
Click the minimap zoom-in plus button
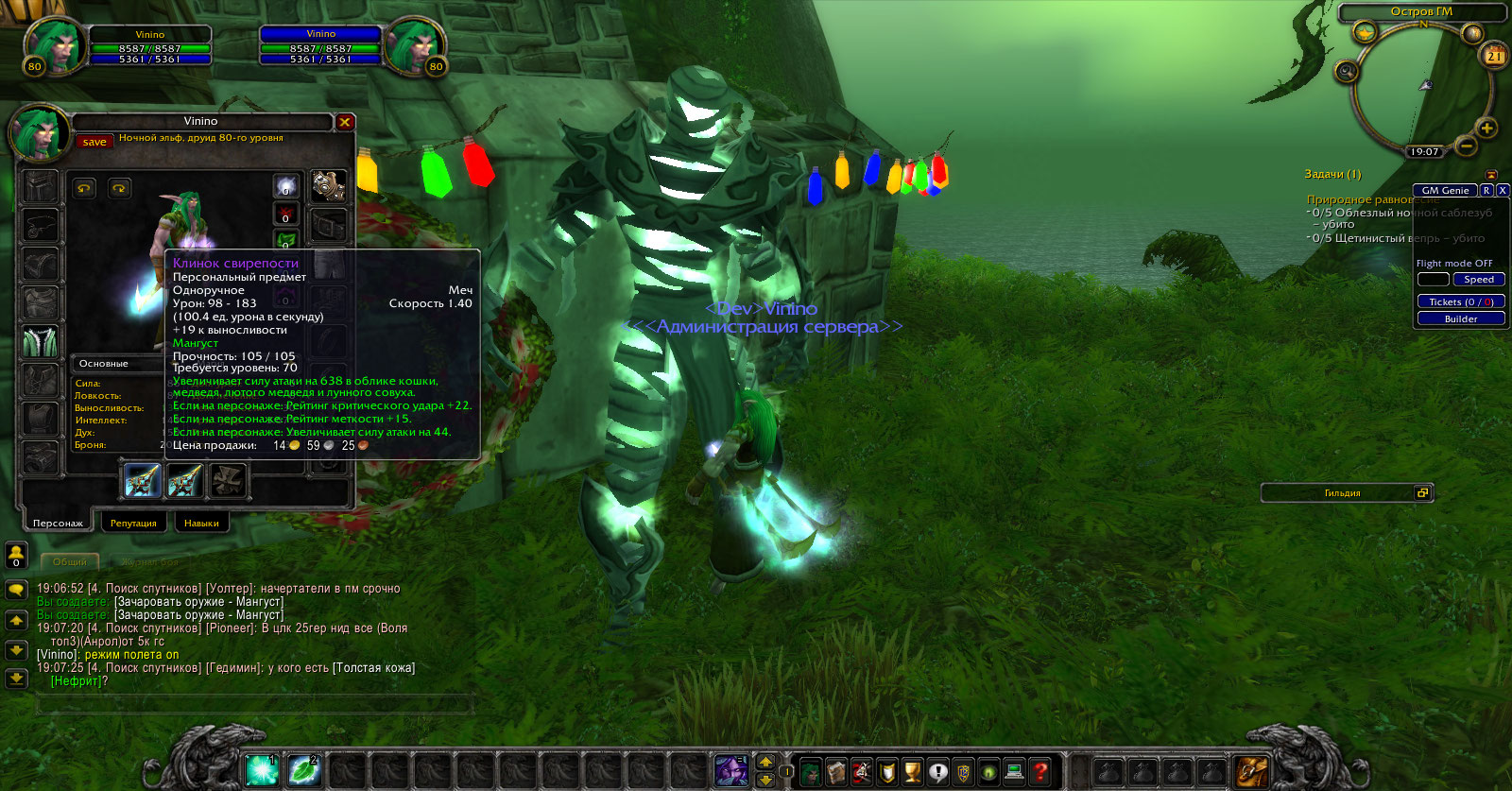(1486, 128)
